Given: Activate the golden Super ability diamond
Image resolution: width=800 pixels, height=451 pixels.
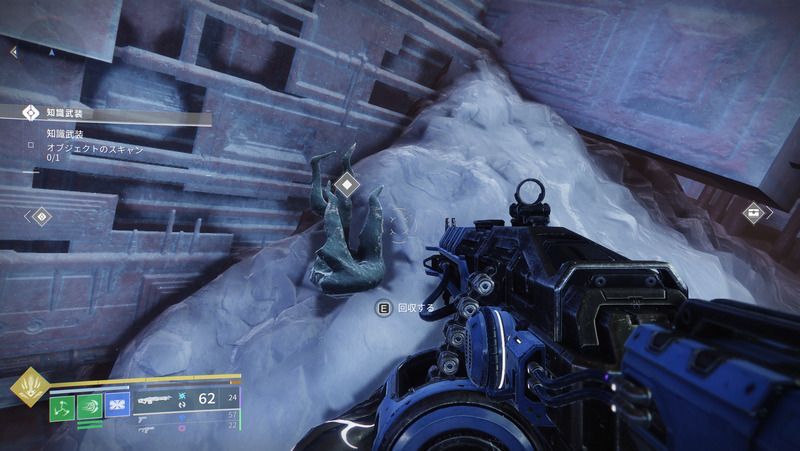Looking at the screenshot, I should click(26, 389).
